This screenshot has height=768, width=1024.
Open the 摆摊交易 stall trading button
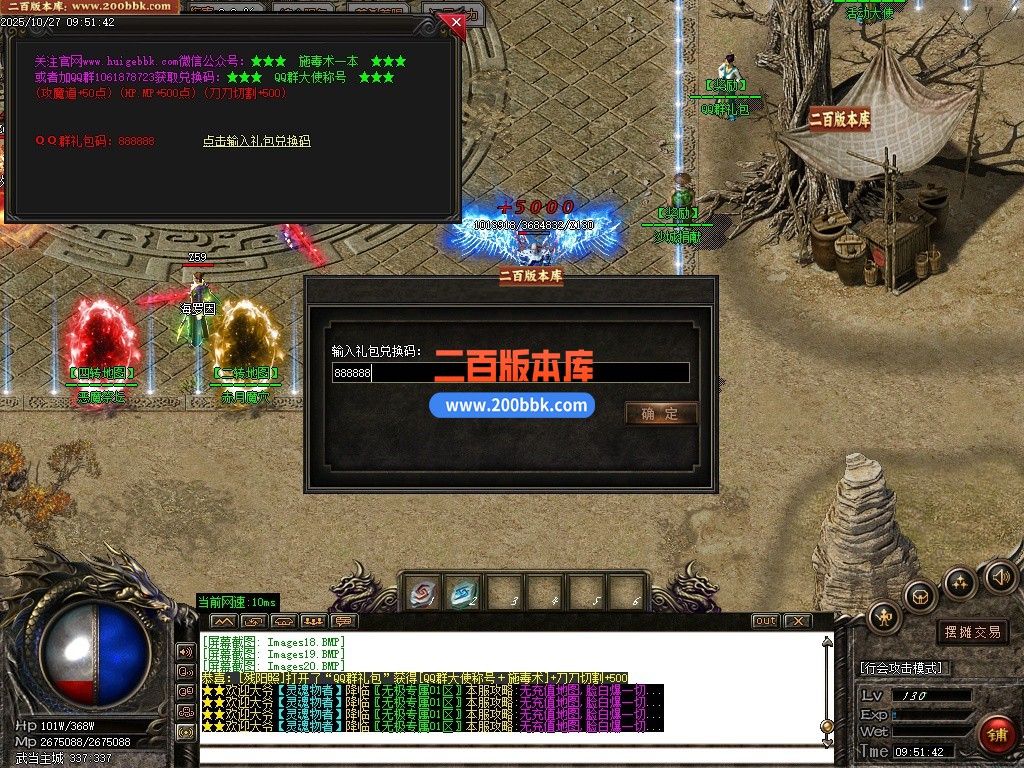[972, 632]
